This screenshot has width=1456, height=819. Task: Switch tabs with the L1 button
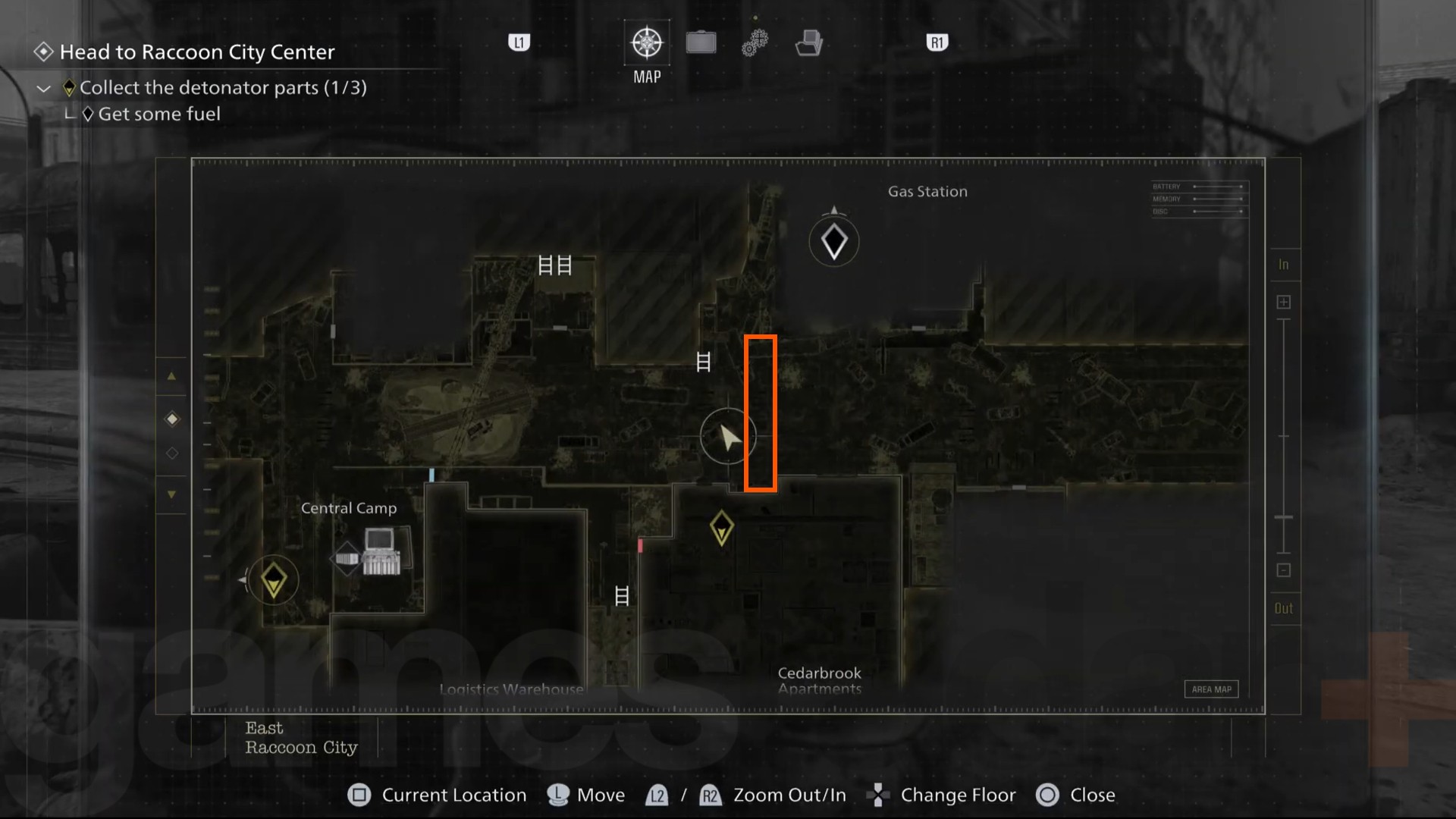(x=519, y=43)
